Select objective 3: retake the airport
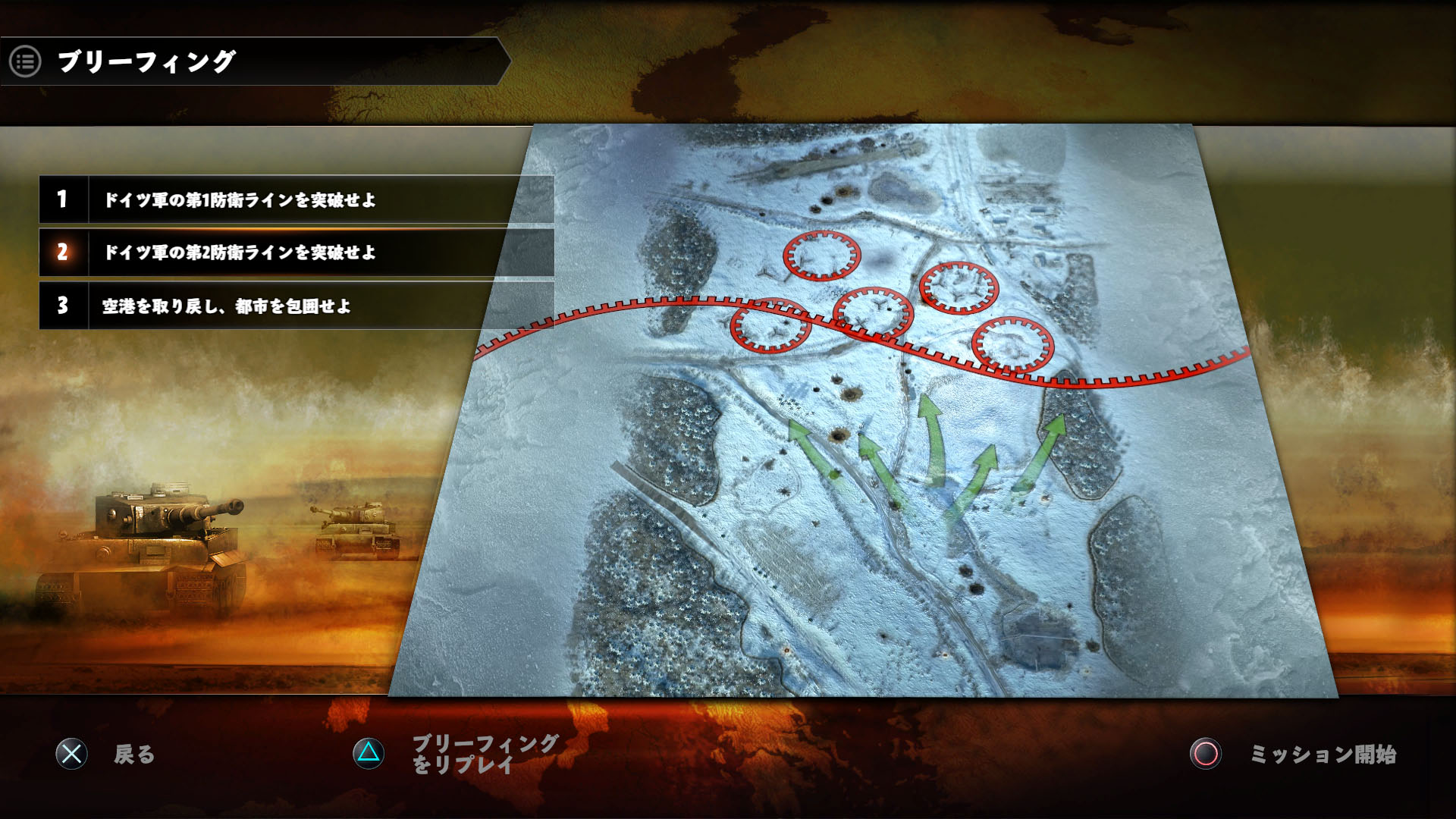Image resolution: width=1456 pixels, height=819 pixels. 296,306
